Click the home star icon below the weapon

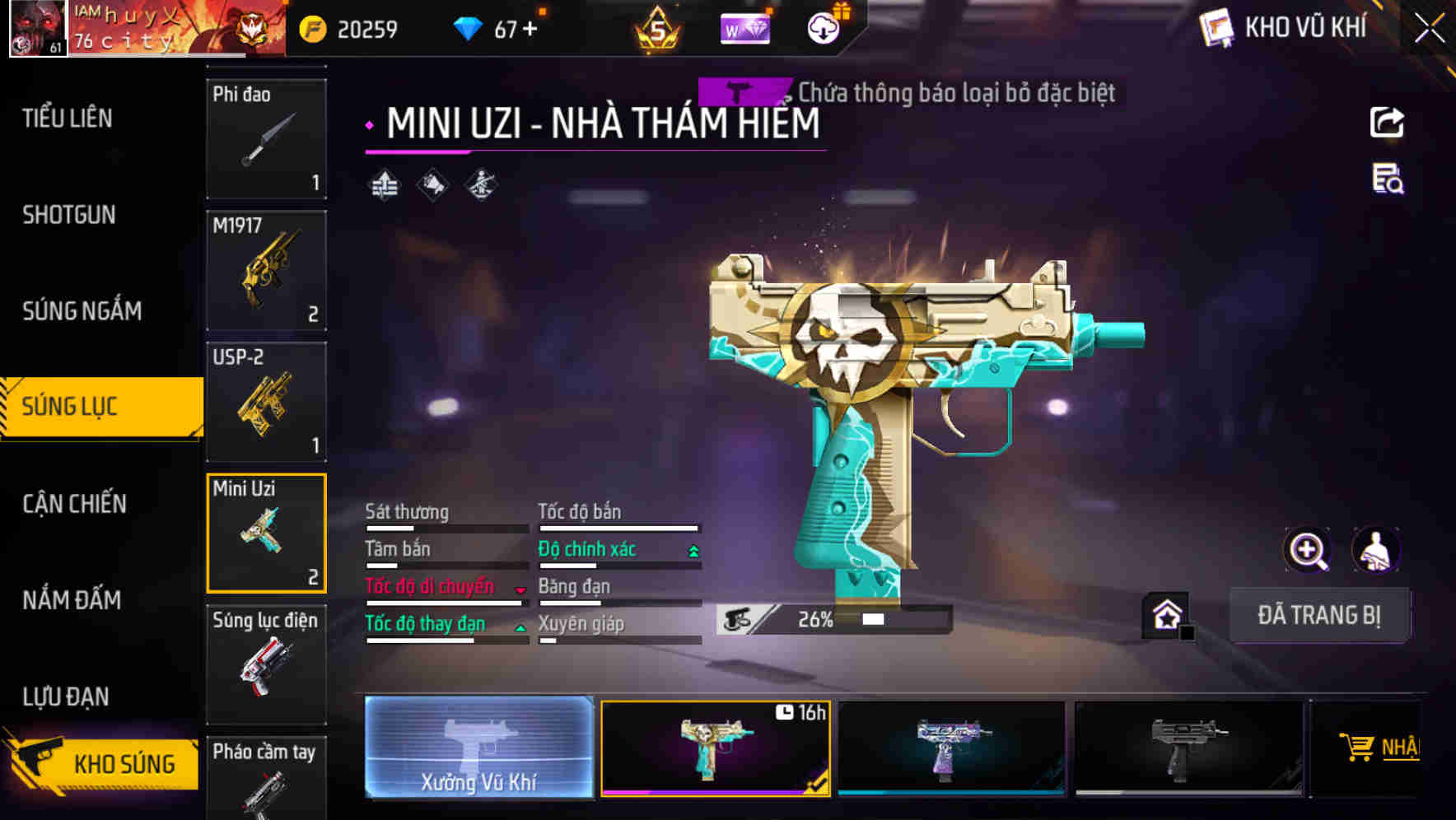tap(1164, 613)
